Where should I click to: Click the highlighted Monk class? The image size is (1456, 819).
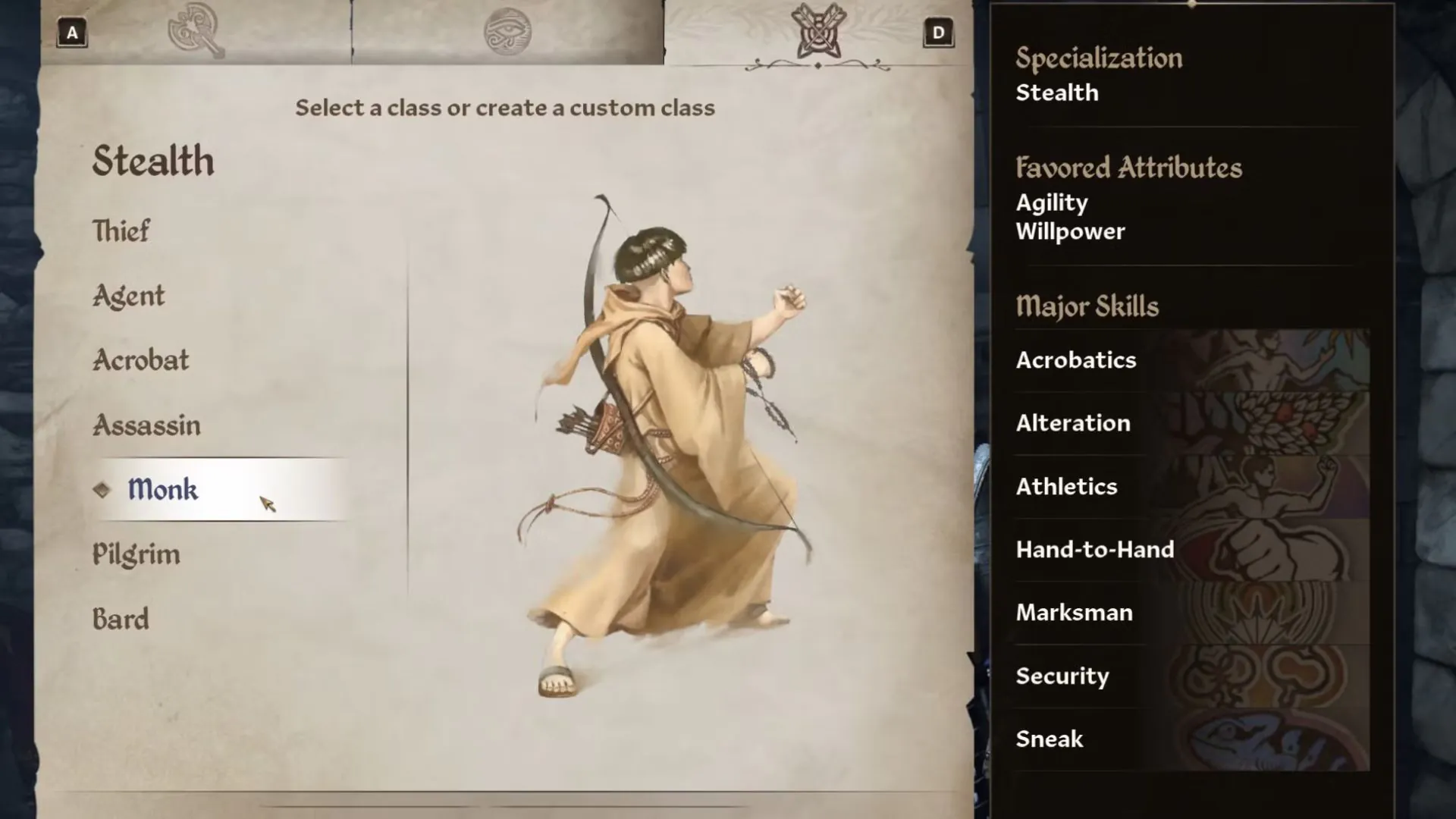pos(163,490)
